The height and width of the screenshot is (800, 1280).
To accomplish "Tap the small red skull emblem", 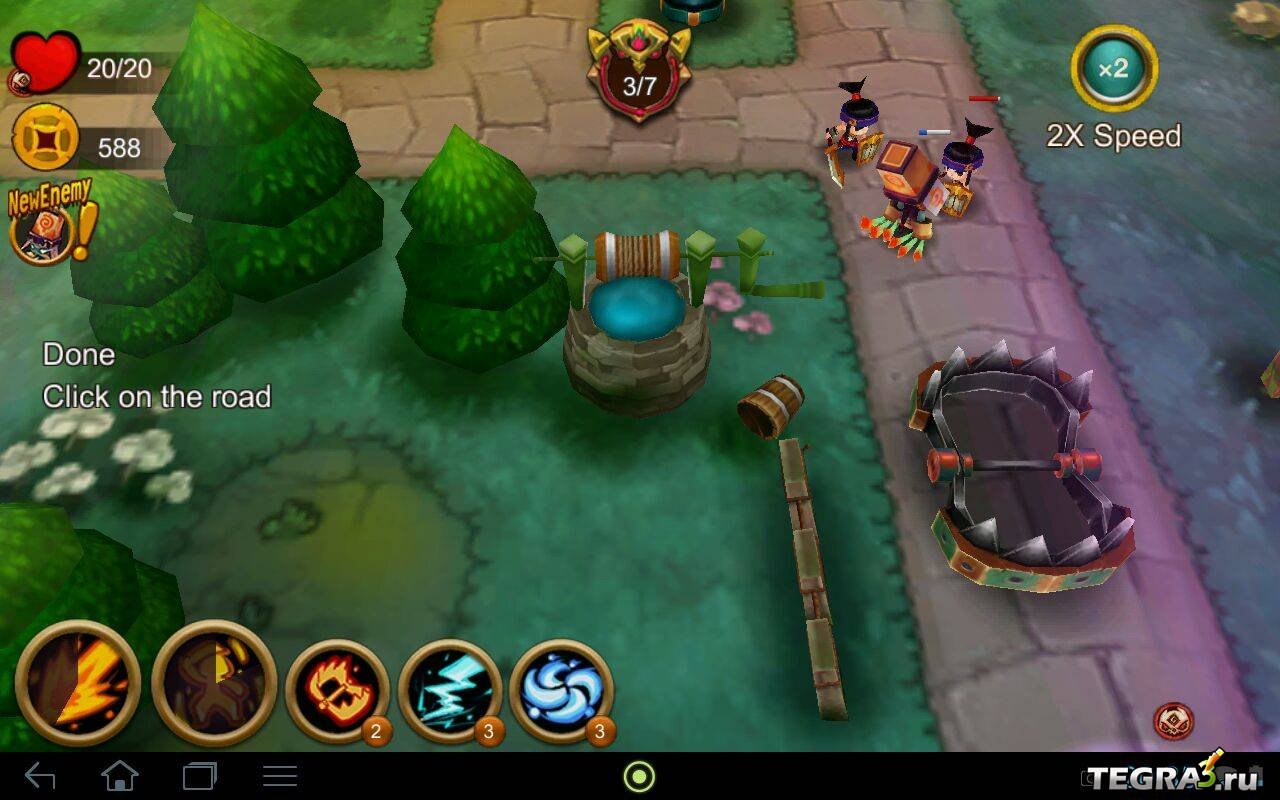I will 1173,720.
